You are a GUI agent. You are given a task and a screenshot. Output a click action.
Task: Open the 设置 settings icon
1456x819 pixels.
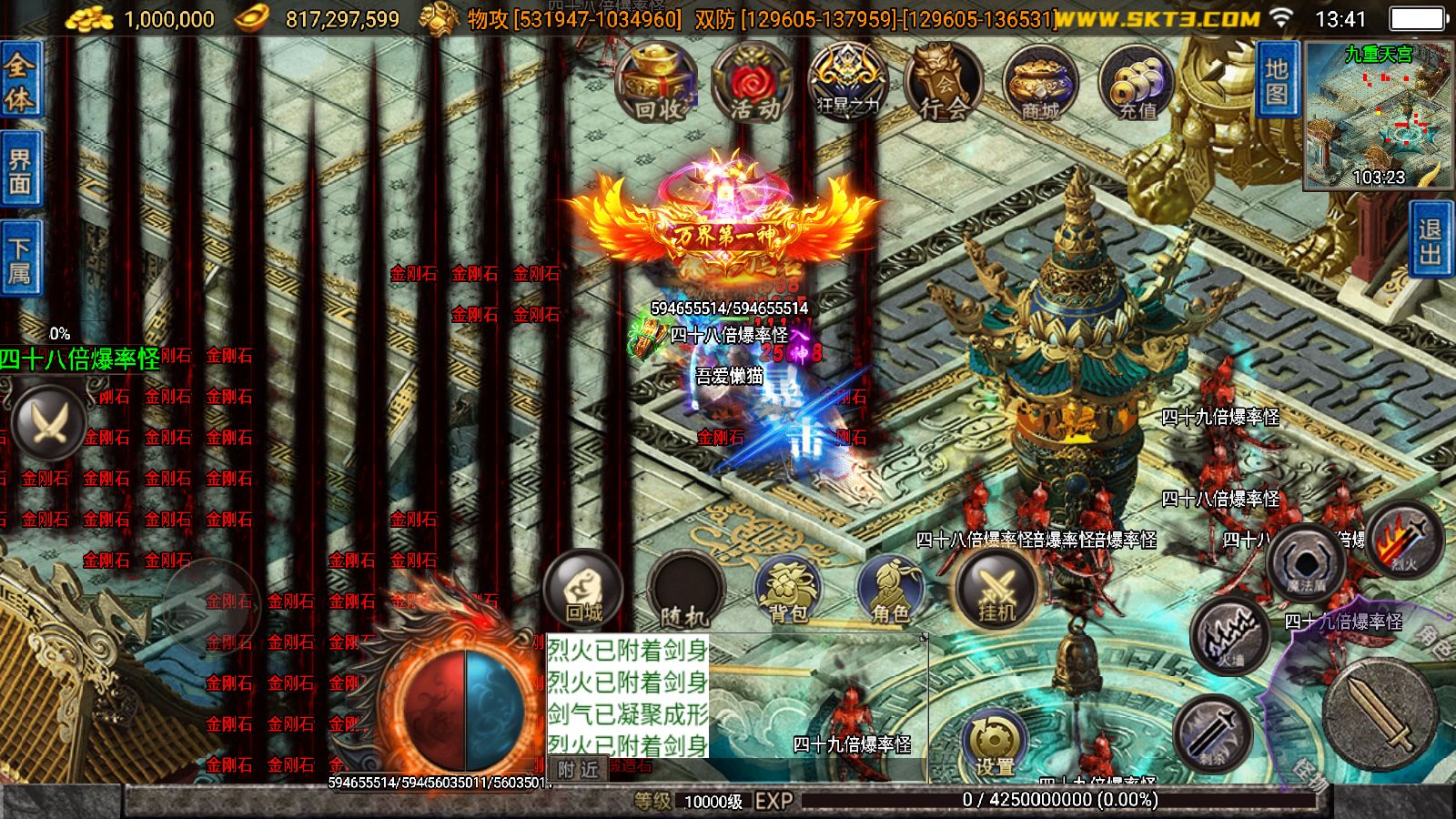[x=996, y=737]
